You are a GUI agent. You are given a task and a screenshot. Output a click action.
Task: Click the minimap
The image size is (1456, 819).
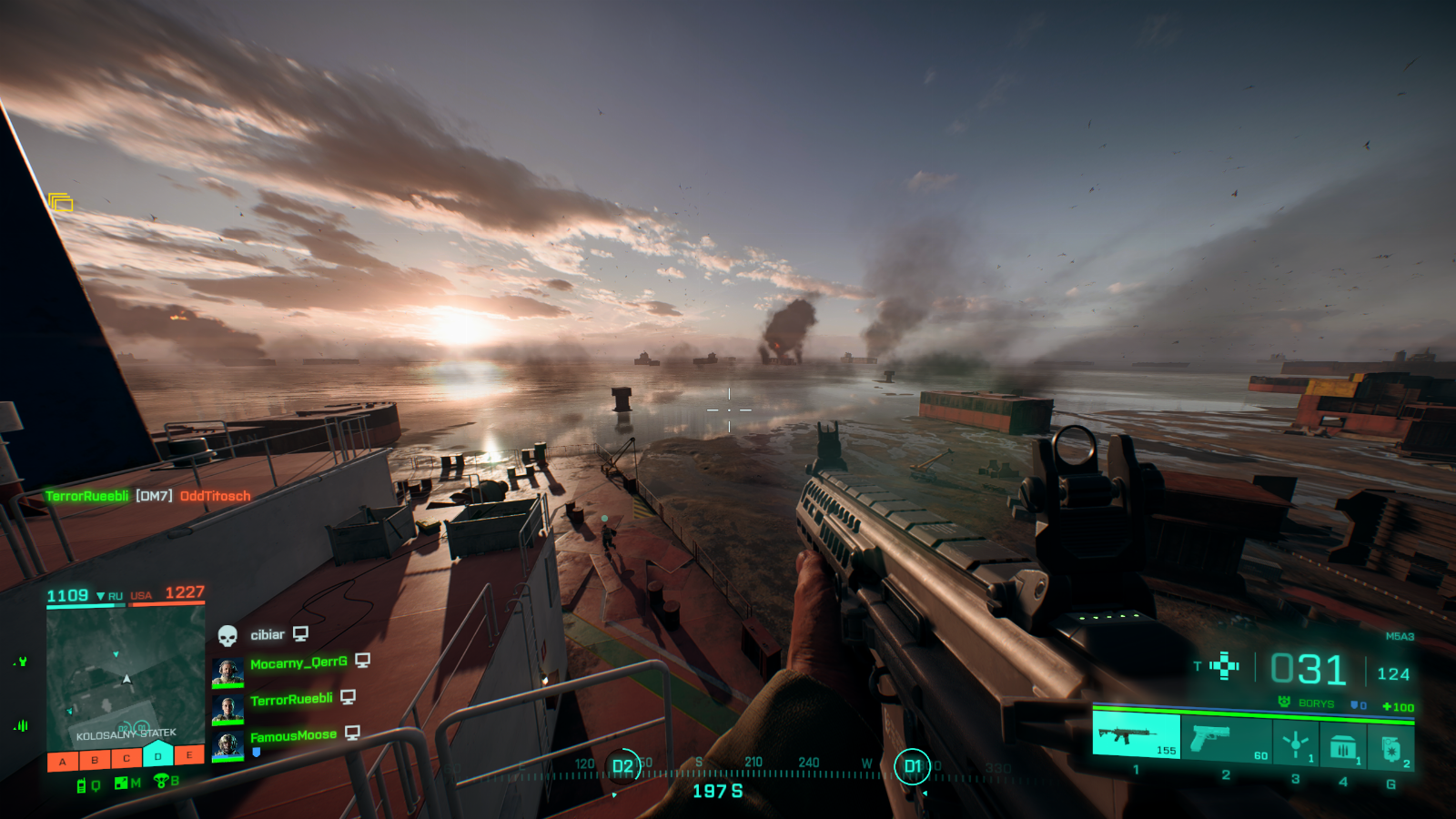(x=126, y=675)
